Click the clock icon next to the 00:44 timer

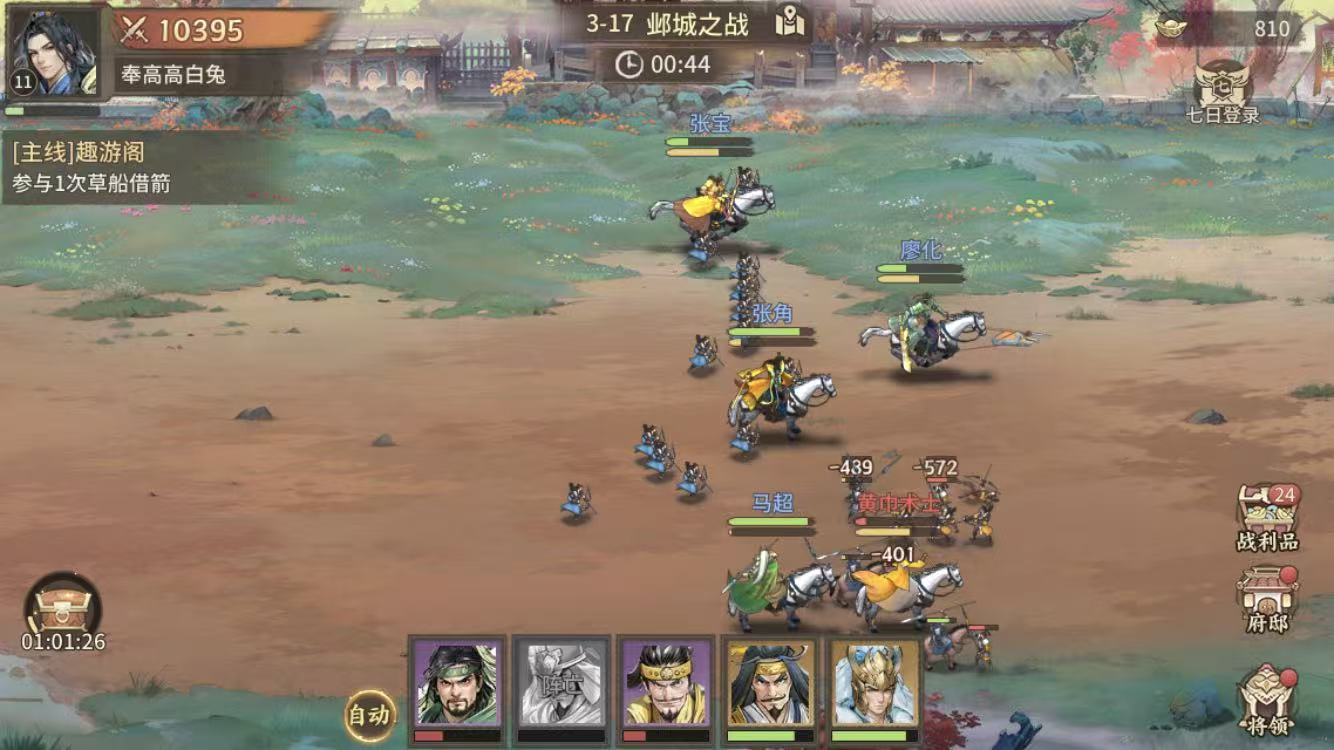[630, 65]
